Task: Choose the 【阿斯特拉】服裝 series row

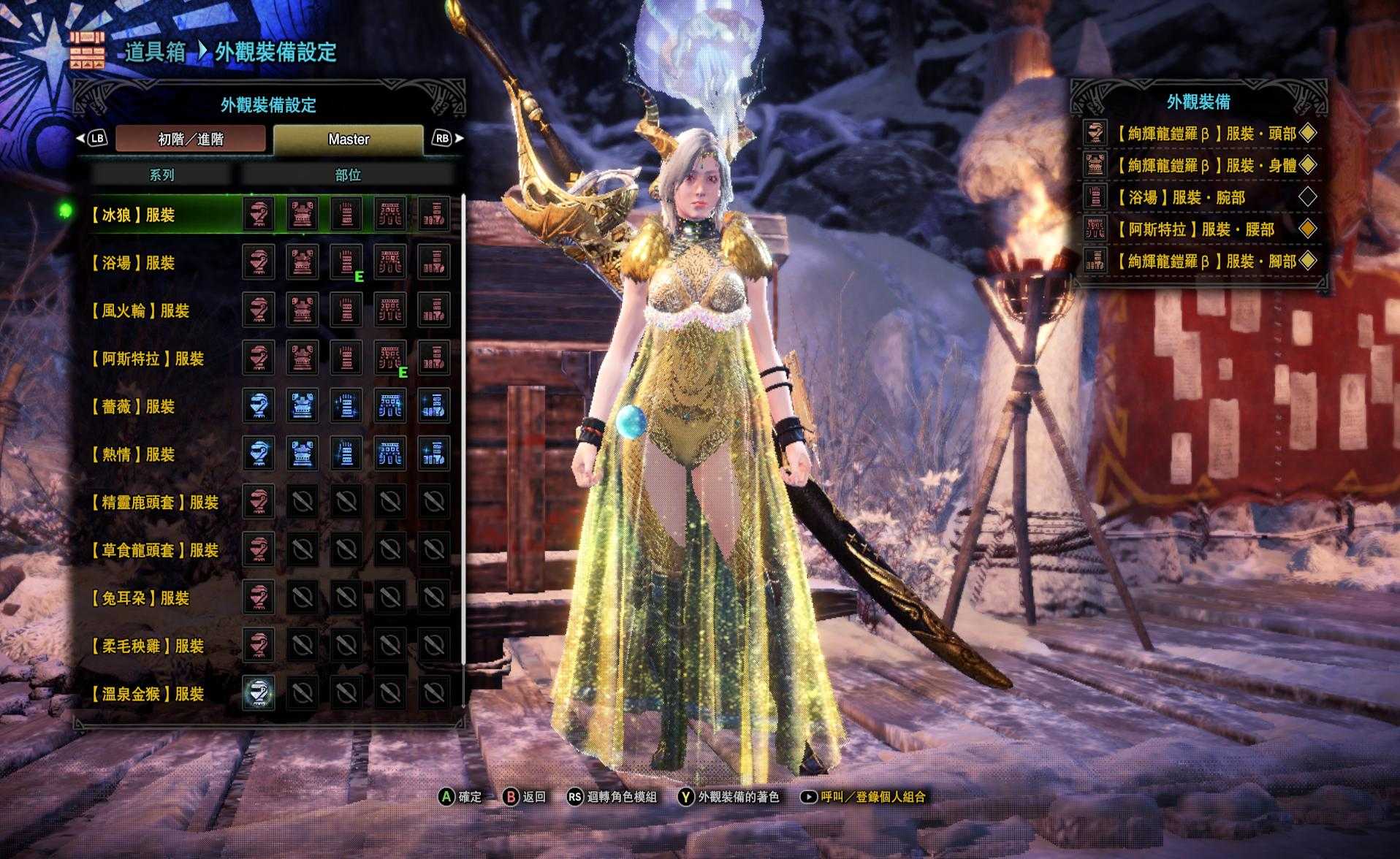Action: (146, 359)
